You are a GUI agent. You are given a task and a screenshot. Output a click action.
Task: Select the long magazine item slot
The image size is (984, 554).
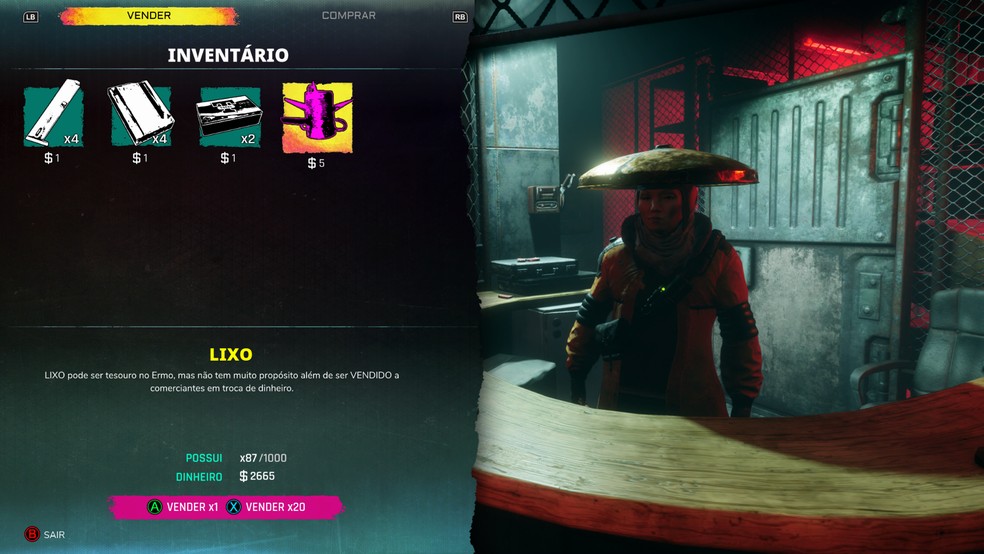tap(53, 114)
